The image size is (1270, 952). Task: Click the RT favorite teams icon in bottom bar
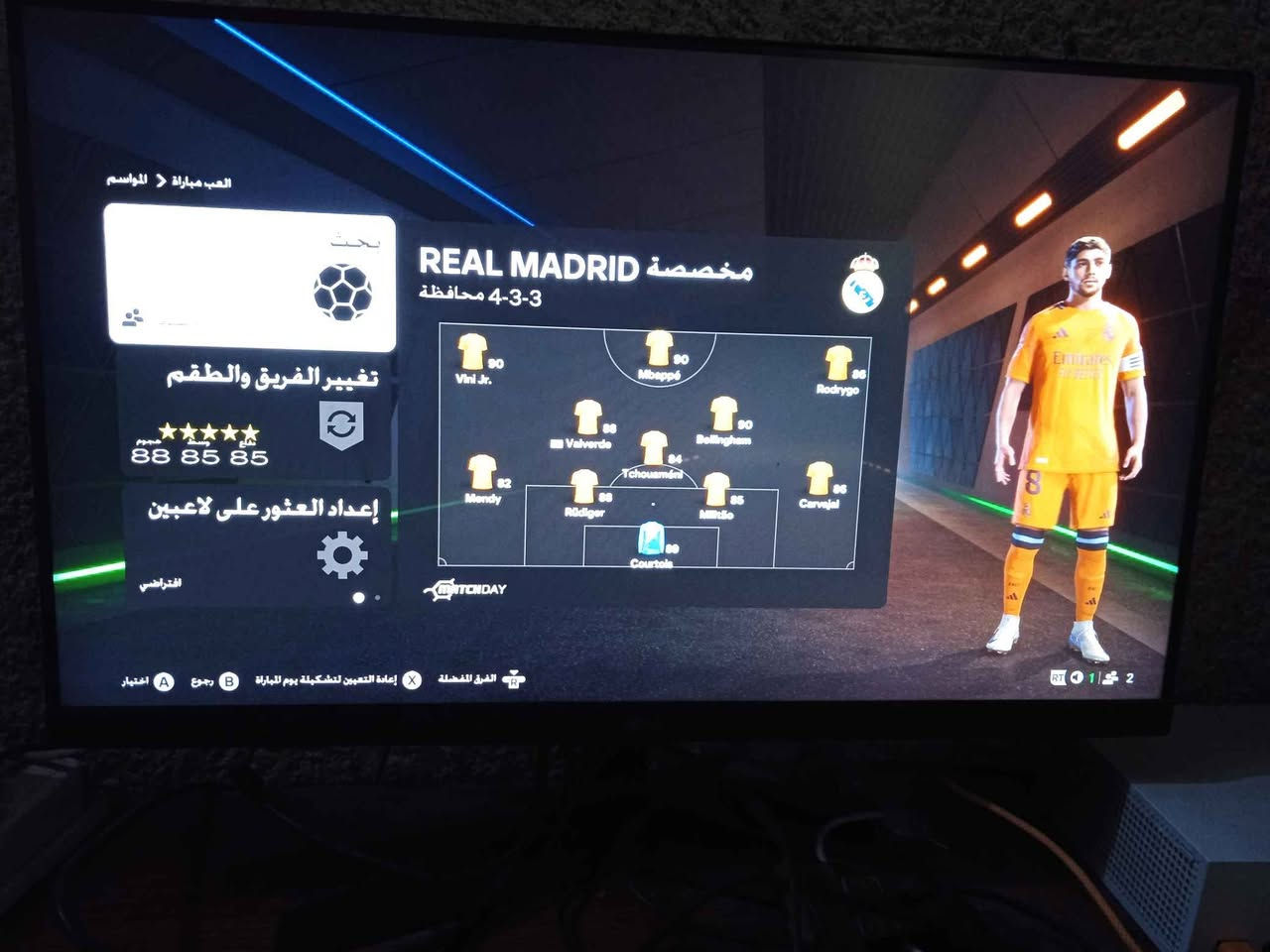(x=515, y=677)
